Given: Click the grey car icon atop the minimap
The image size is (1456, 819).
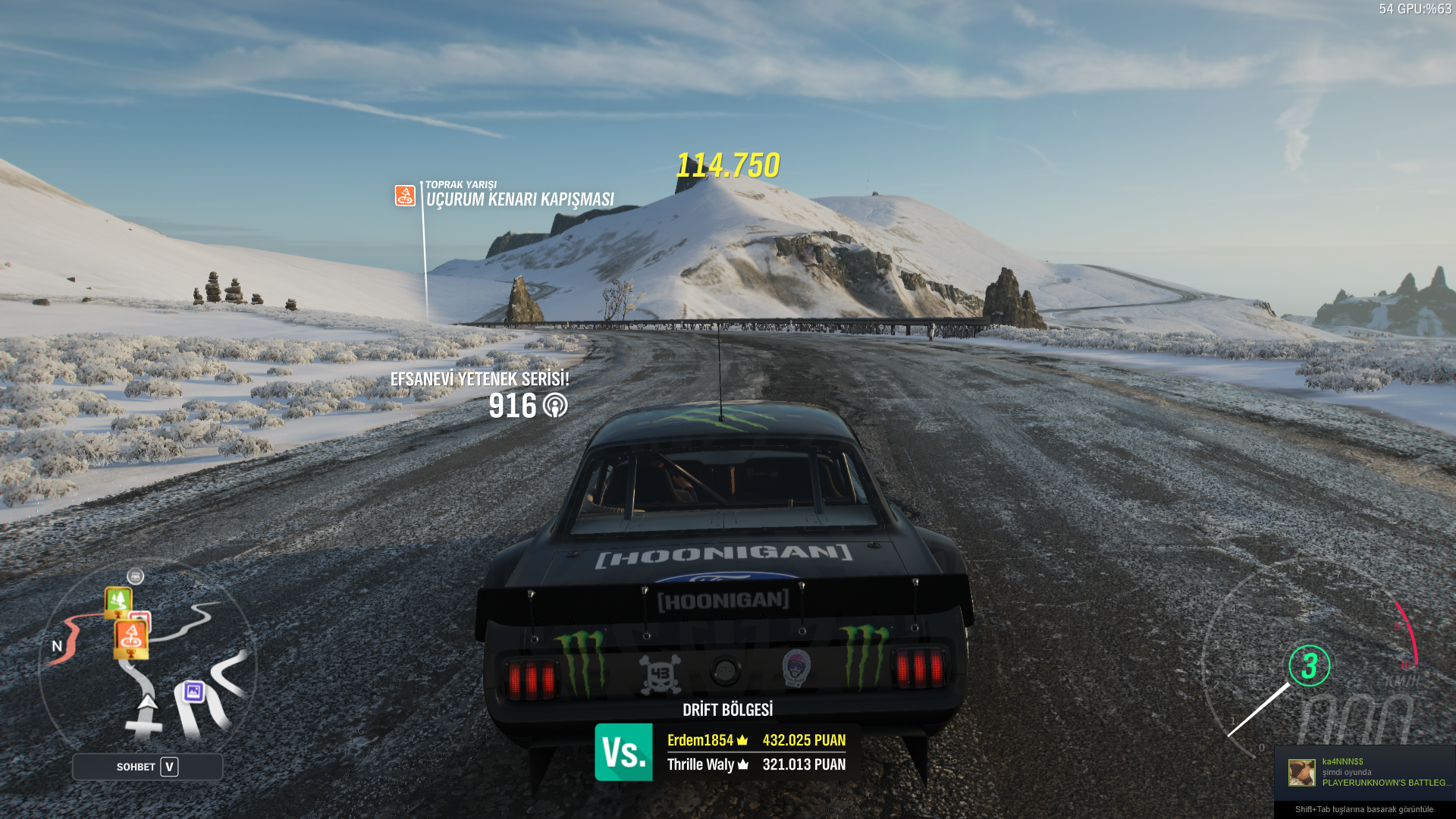Looking at the screenshot, I should tap(135, 576).
